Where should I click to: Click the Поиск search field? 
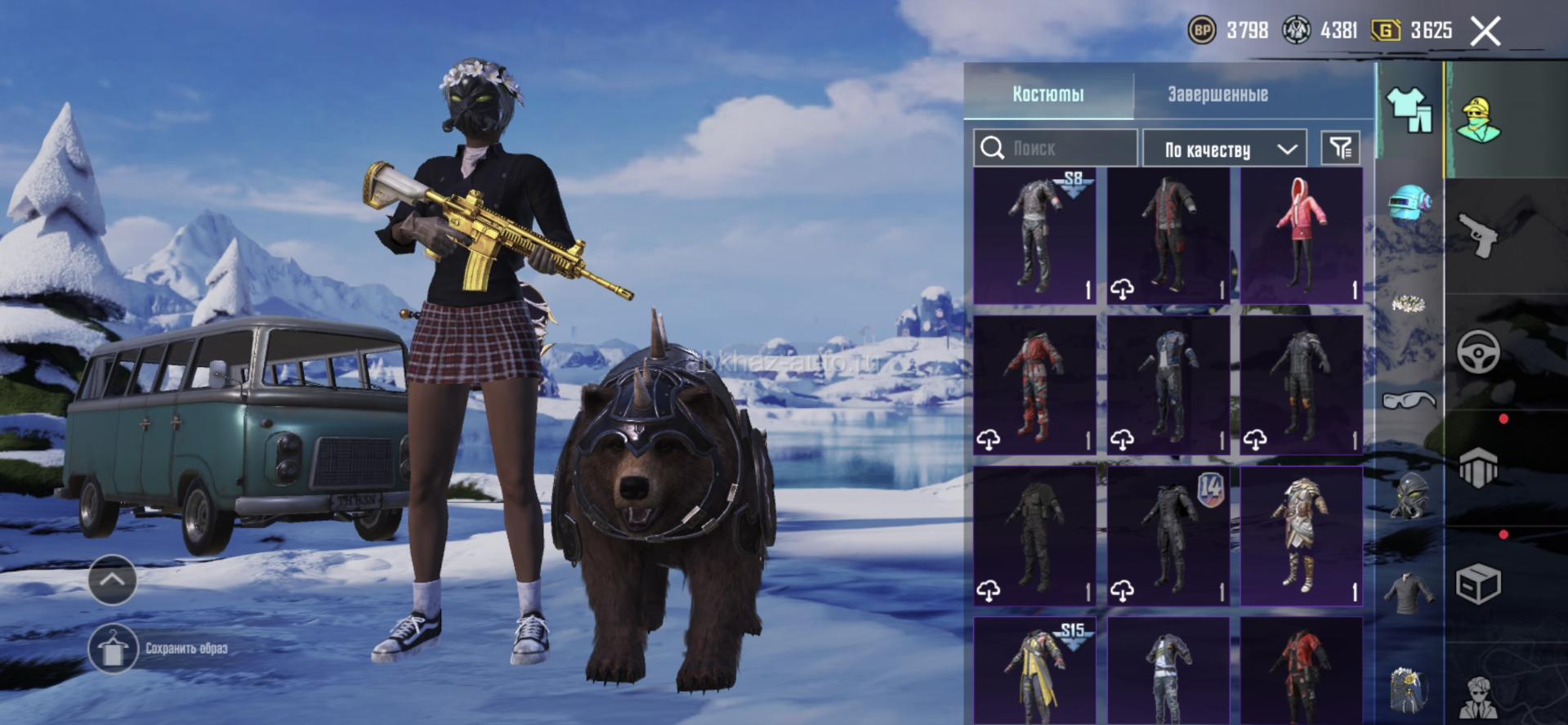[x=1056, y=148]
